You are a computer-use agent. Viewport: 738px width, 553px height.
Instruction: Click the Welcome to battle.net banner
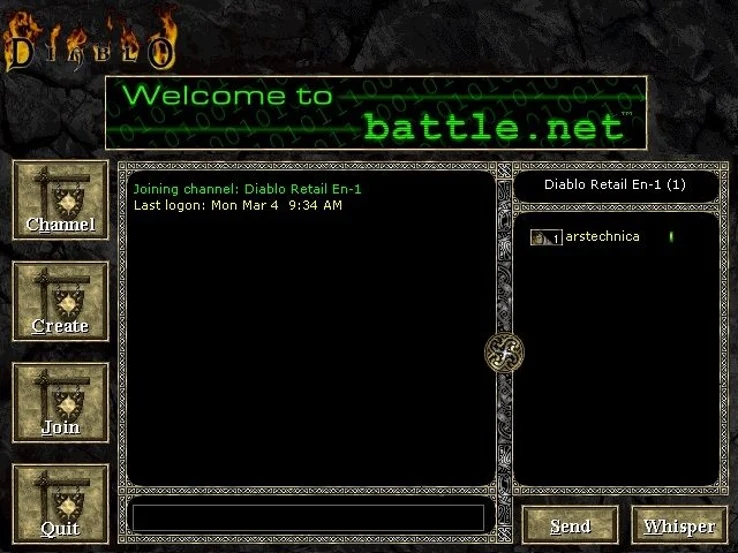pyautogui.click(x=375, y=112)
